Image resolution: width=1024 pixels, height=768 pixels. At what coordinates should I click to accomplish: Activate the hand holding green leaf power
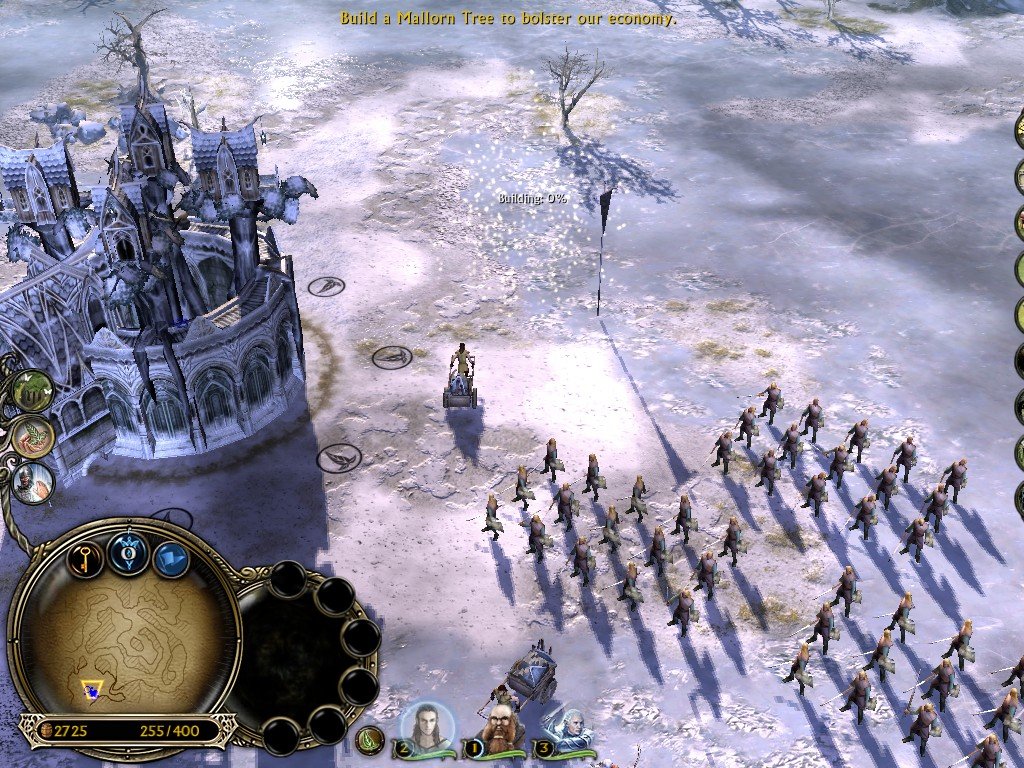[x=33, y=435]
